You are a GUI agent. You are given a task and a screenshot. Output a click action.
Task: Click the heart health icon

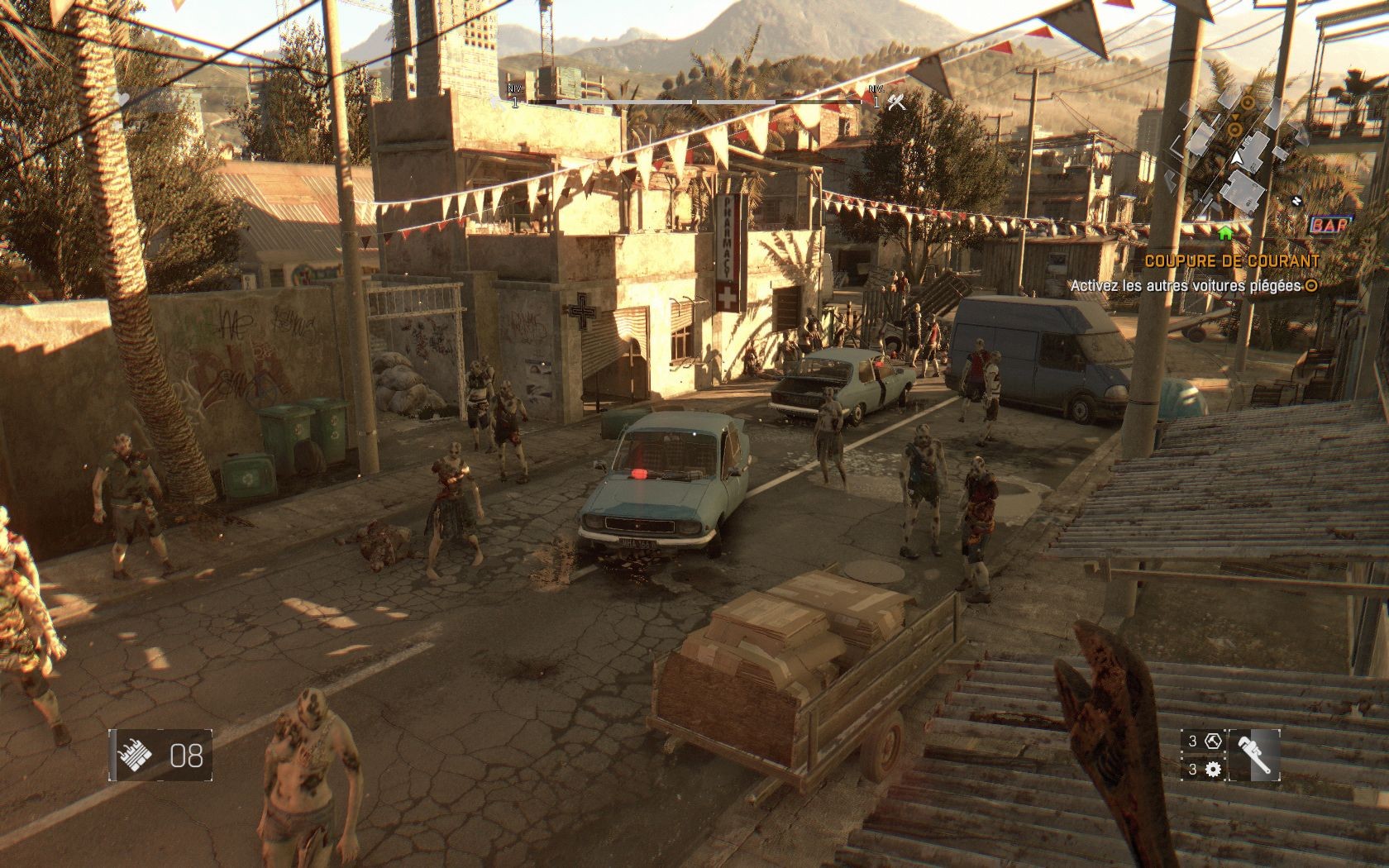[x=122, y=98]
